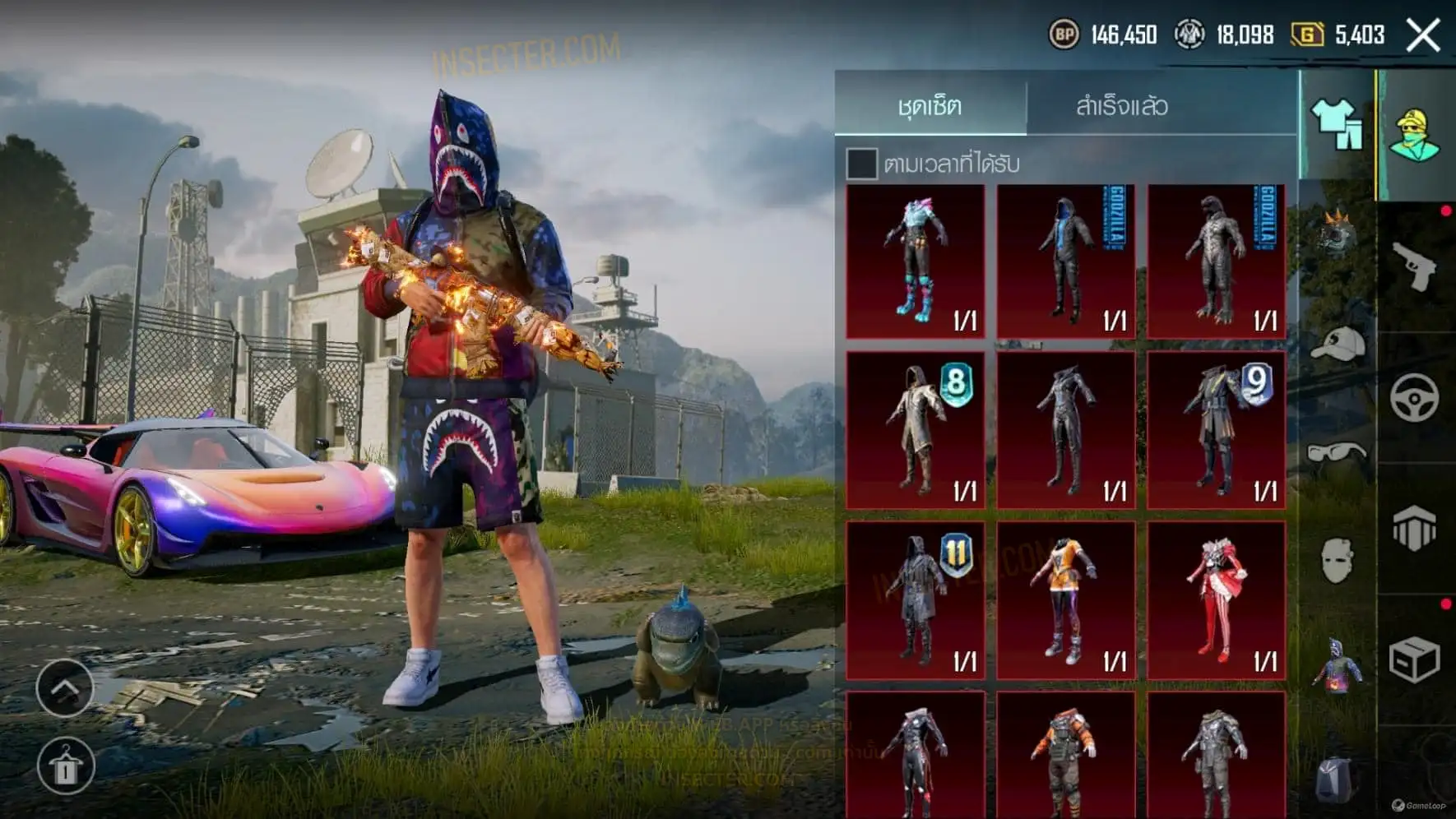The width and height of the screenshot is (1456, 819).
Task: Select the cyan and pink neon outfit
Action: point(916,261)
